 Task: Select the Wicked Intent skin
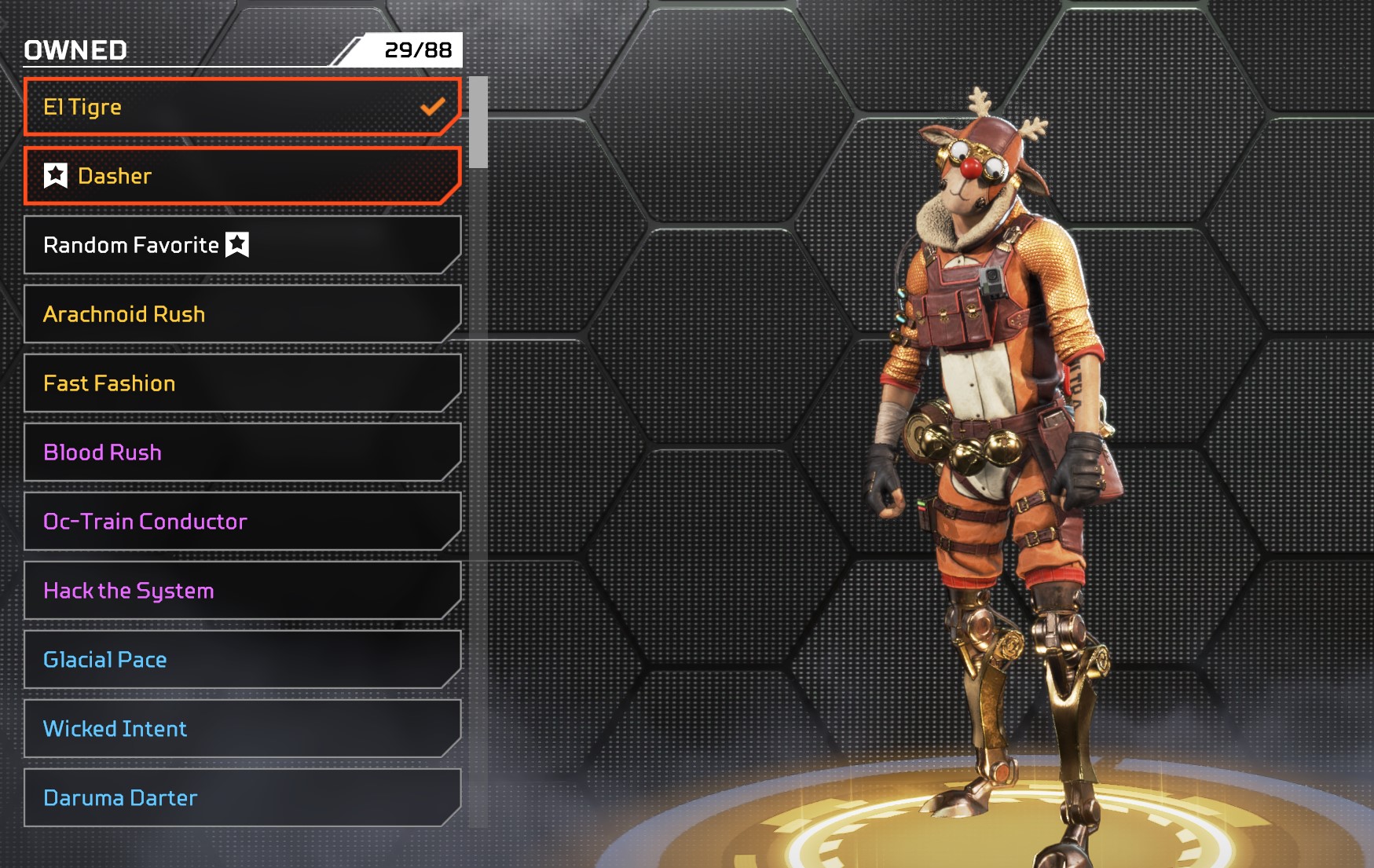coord(242,729)
